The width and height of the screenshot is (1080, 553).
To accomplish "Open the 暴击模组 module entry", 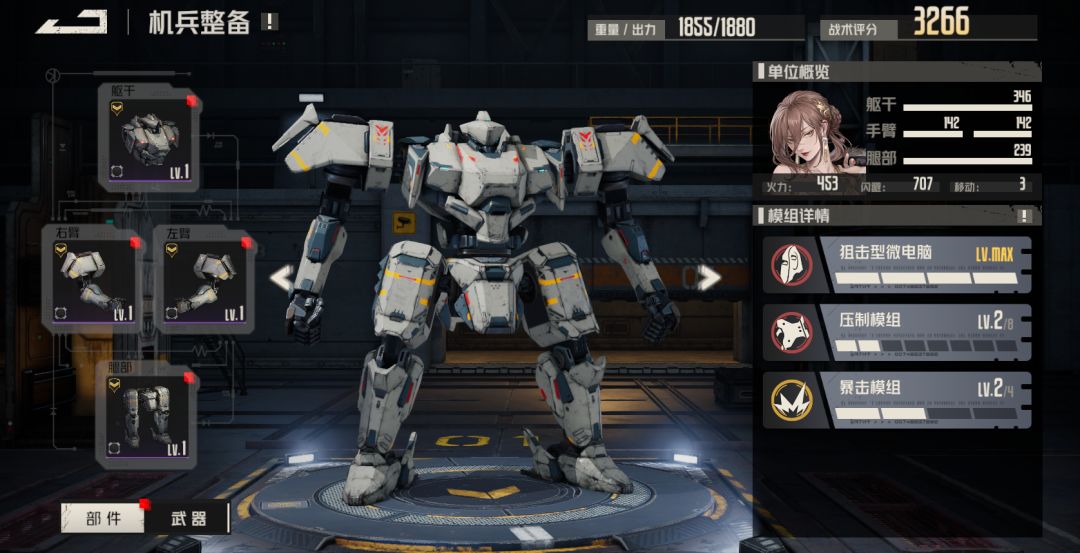I will (896, 400).
